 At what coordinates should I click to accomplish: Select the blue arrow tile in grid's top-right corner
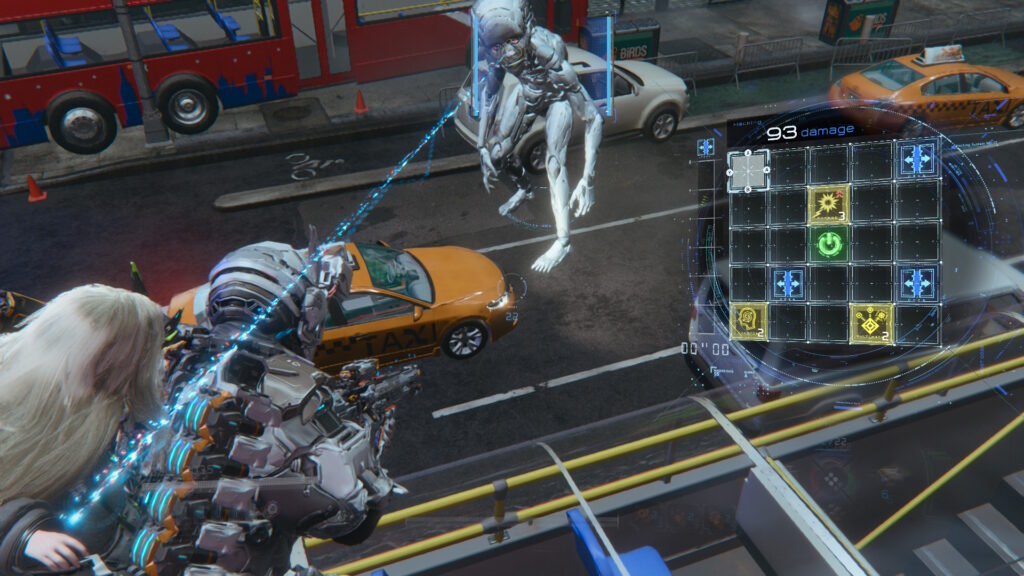[916, 160]
